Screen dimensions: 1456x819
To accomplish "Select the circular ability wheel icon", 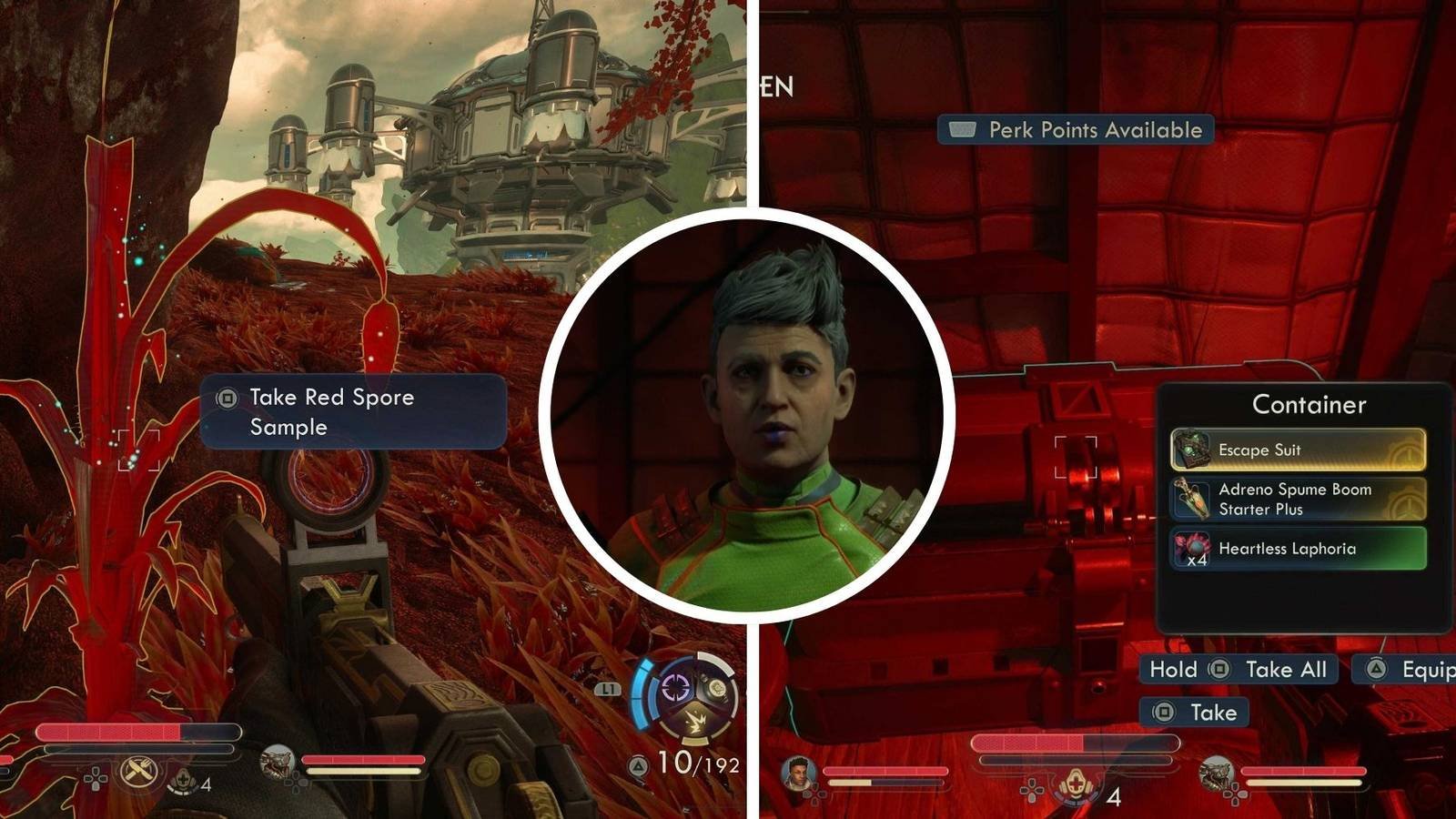I will pos(687,696).
